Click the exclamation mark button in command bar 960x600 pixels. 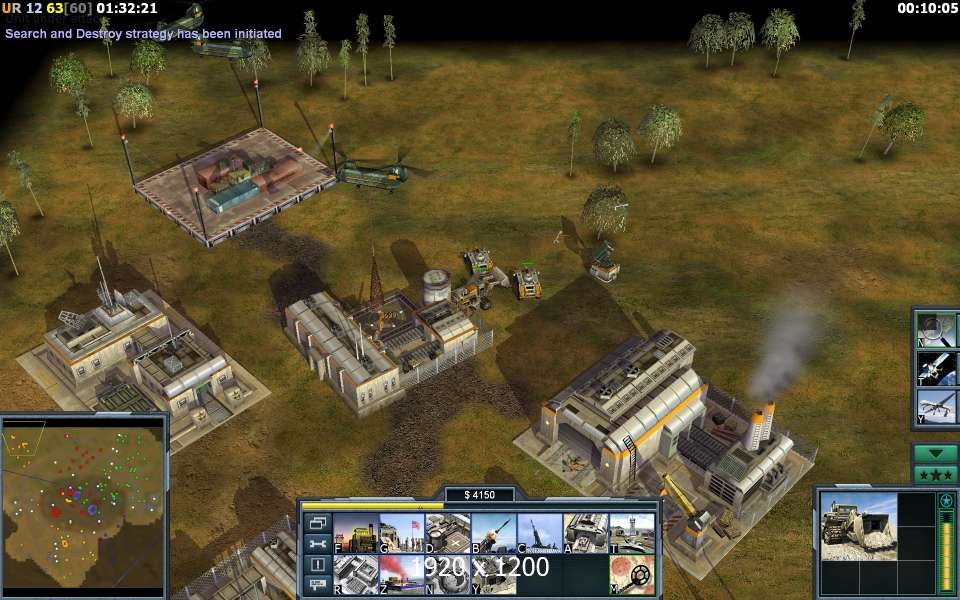[318, 564]
